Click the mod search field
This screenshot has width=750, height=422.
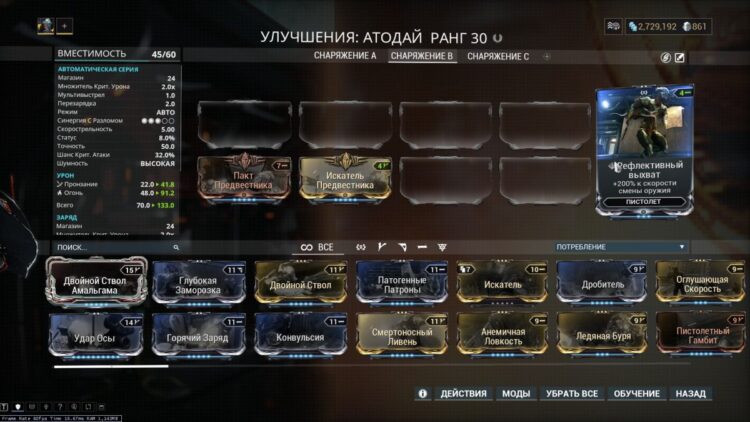pyautogui.click(x=110, y=246)
